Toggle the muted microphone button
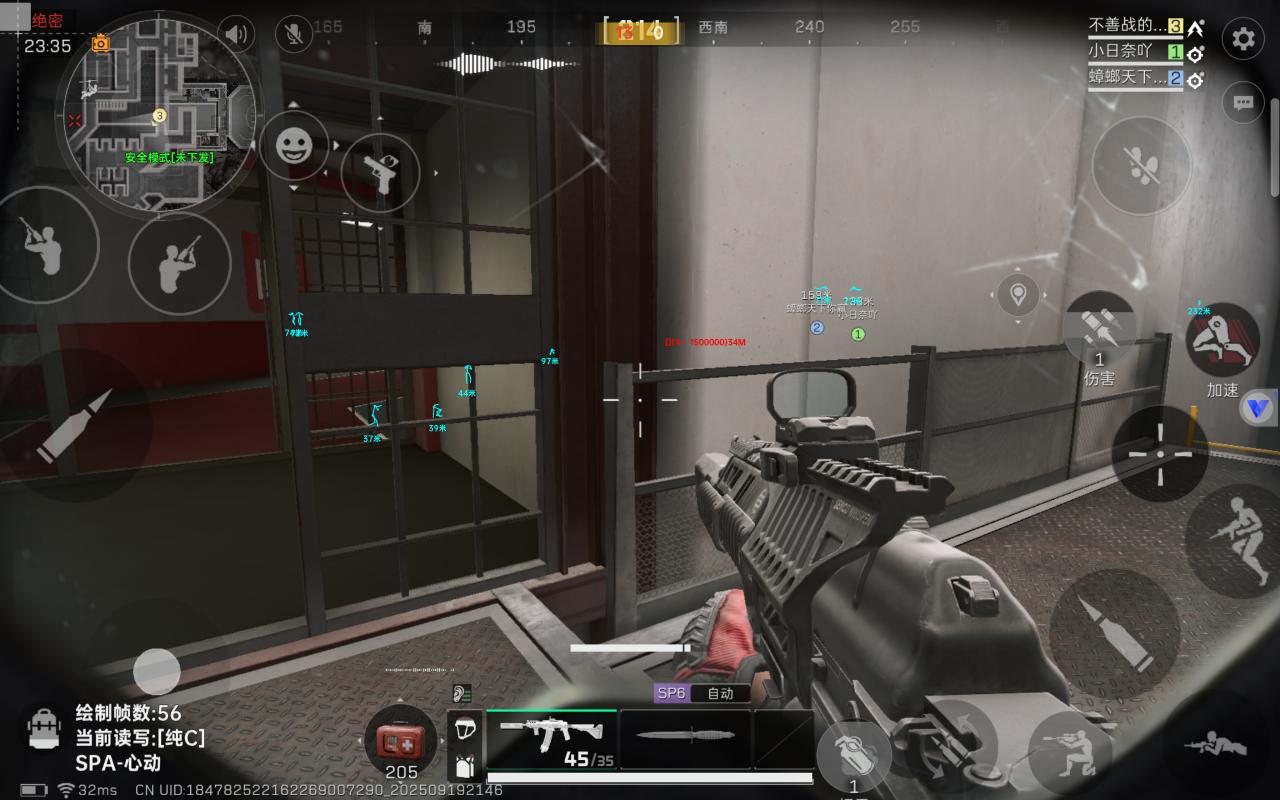 [294, 34]
